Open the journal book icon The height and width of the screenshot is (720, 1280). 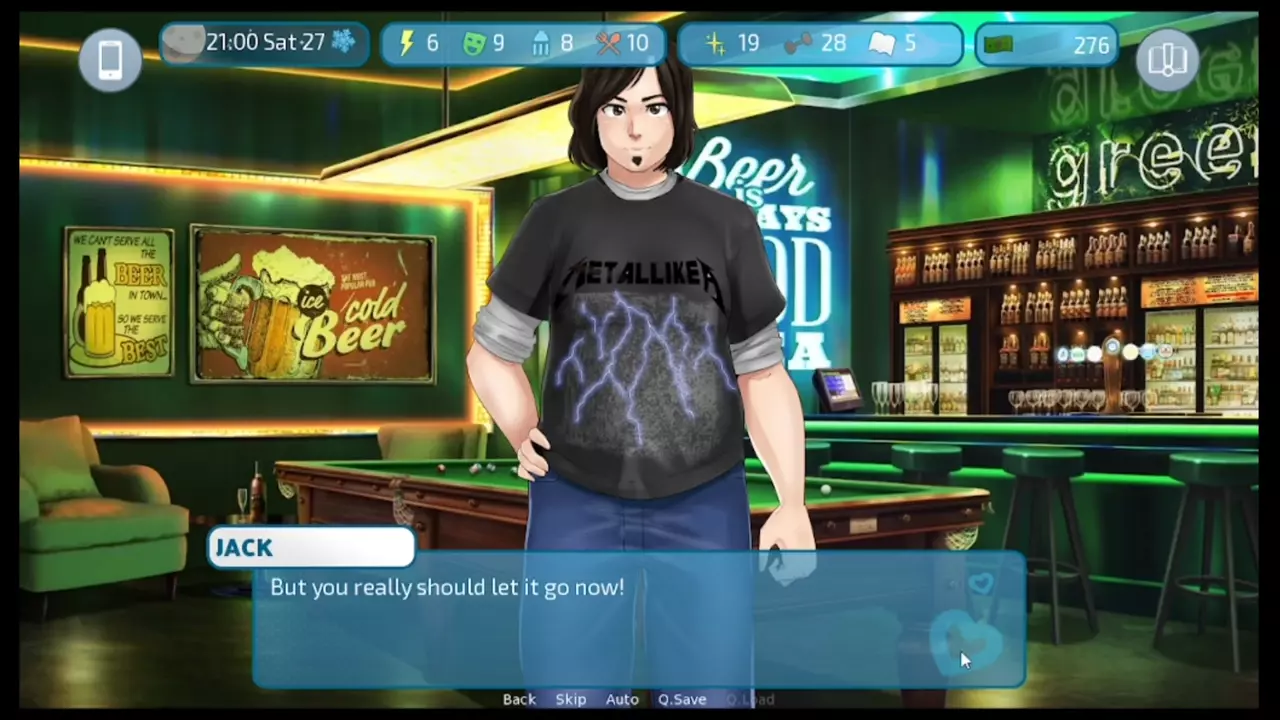point(1167,60)
